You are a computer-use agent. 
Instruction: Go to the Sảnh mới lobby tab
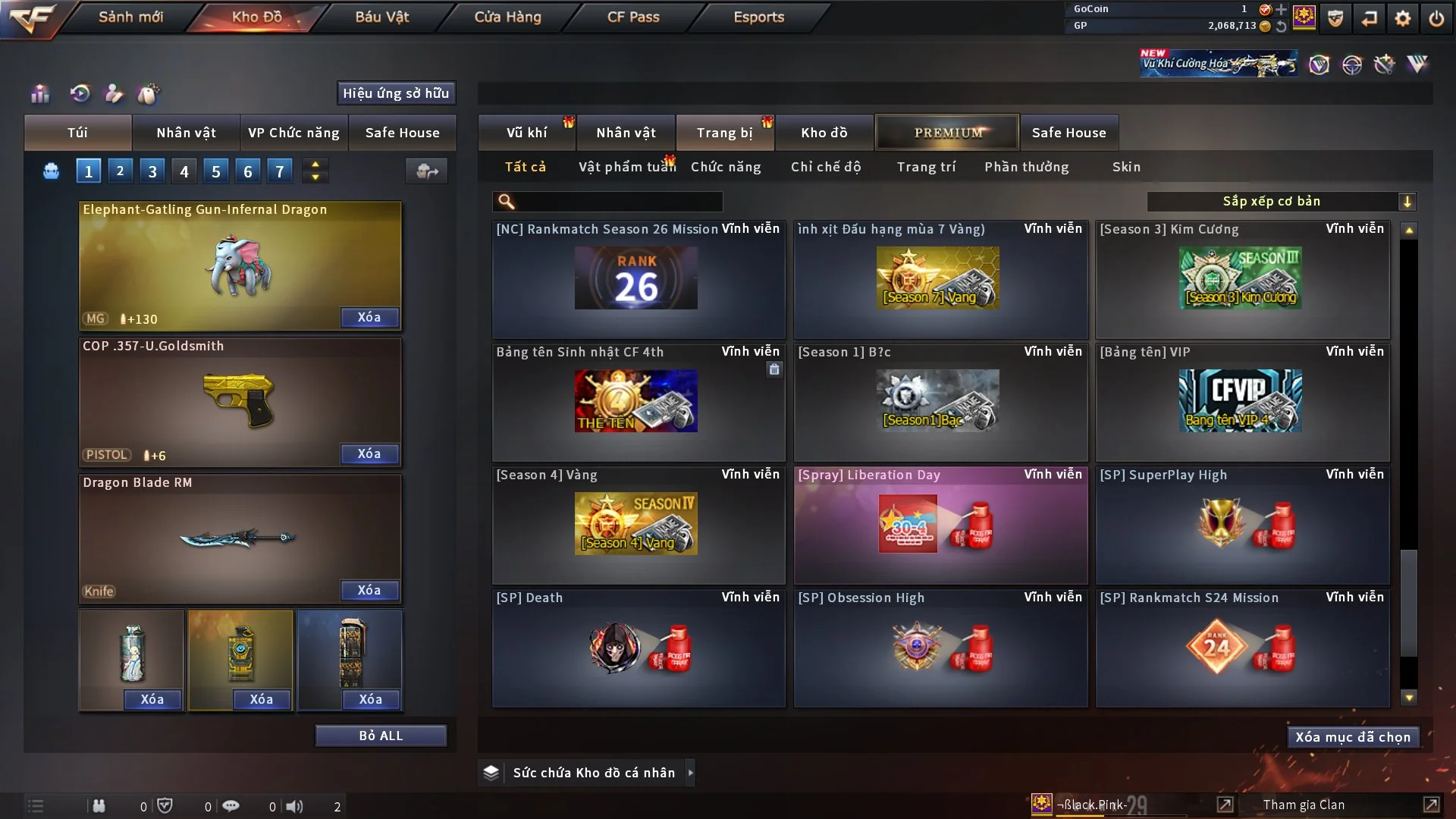(130, 17)
